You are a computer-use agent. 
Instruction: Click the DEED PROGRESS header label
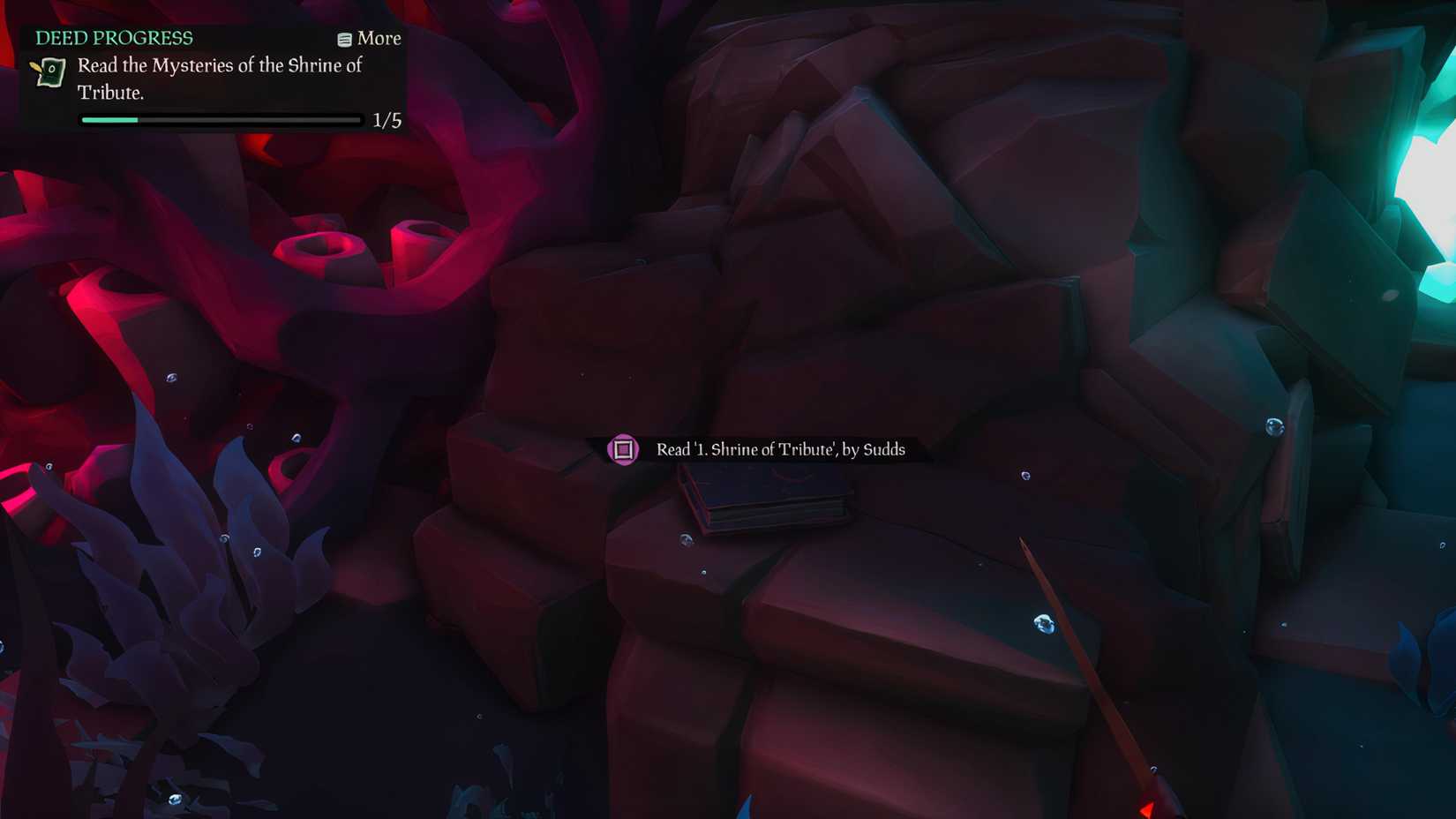tap(113, 38)
